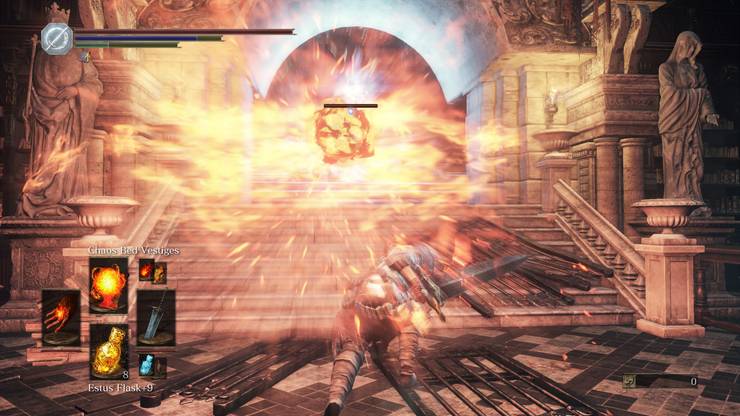Click the round status icon beside the health bar
The width and height of the screenshot is (740, 416).
point(55,39)
